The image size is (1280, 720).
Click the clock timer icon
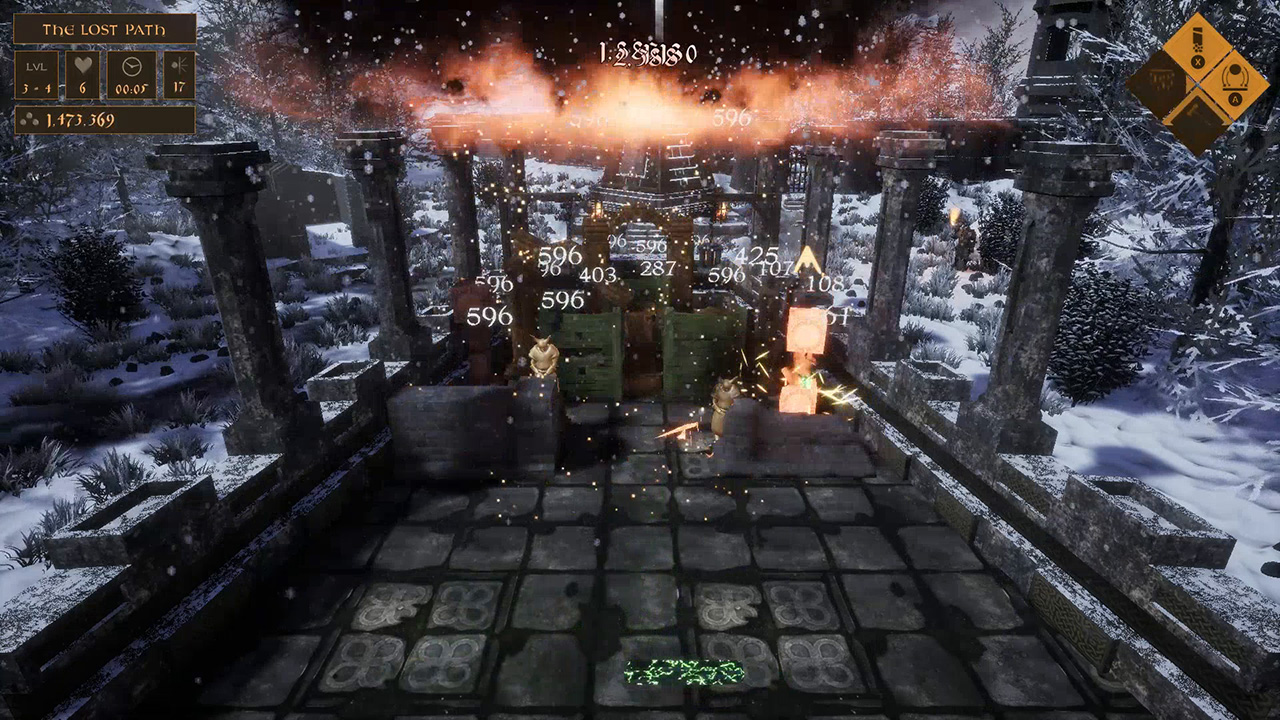coord(131,66)
